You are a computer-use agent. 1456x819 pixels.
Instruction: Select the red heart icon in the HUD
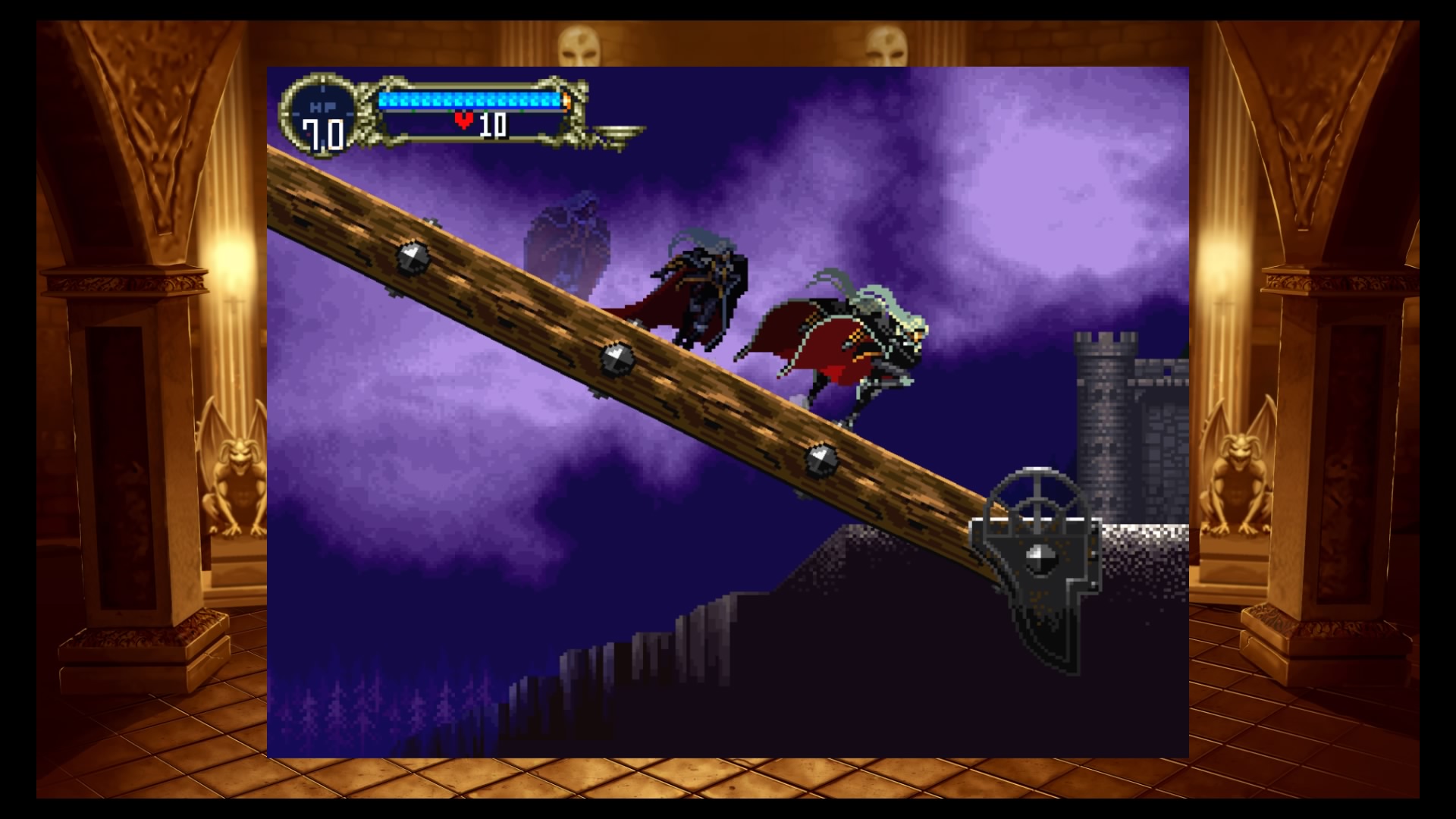[x=465, y=118]
